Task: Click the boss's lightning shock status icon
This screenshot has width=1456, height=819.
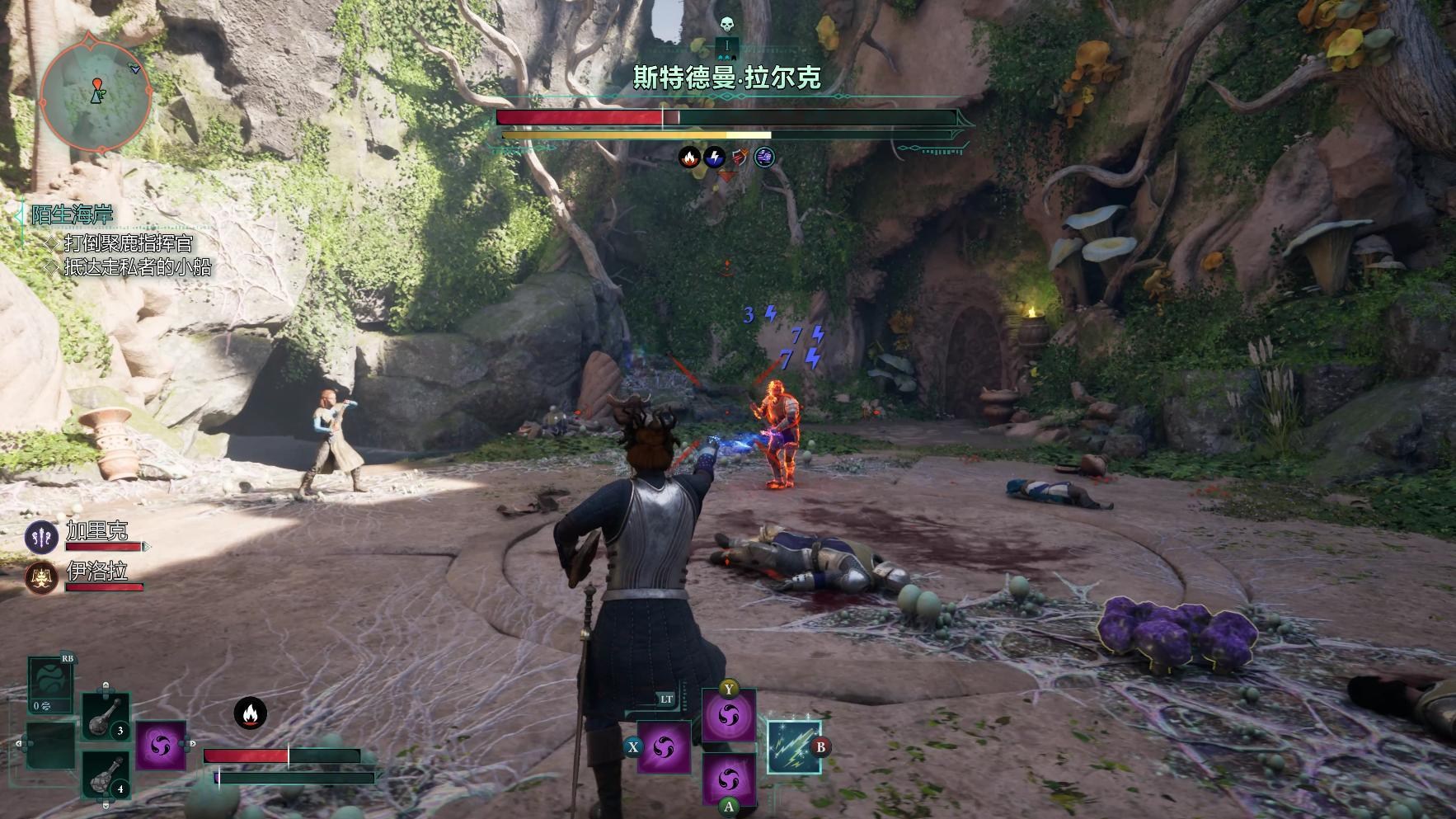Action: click(x=715, y=157)
